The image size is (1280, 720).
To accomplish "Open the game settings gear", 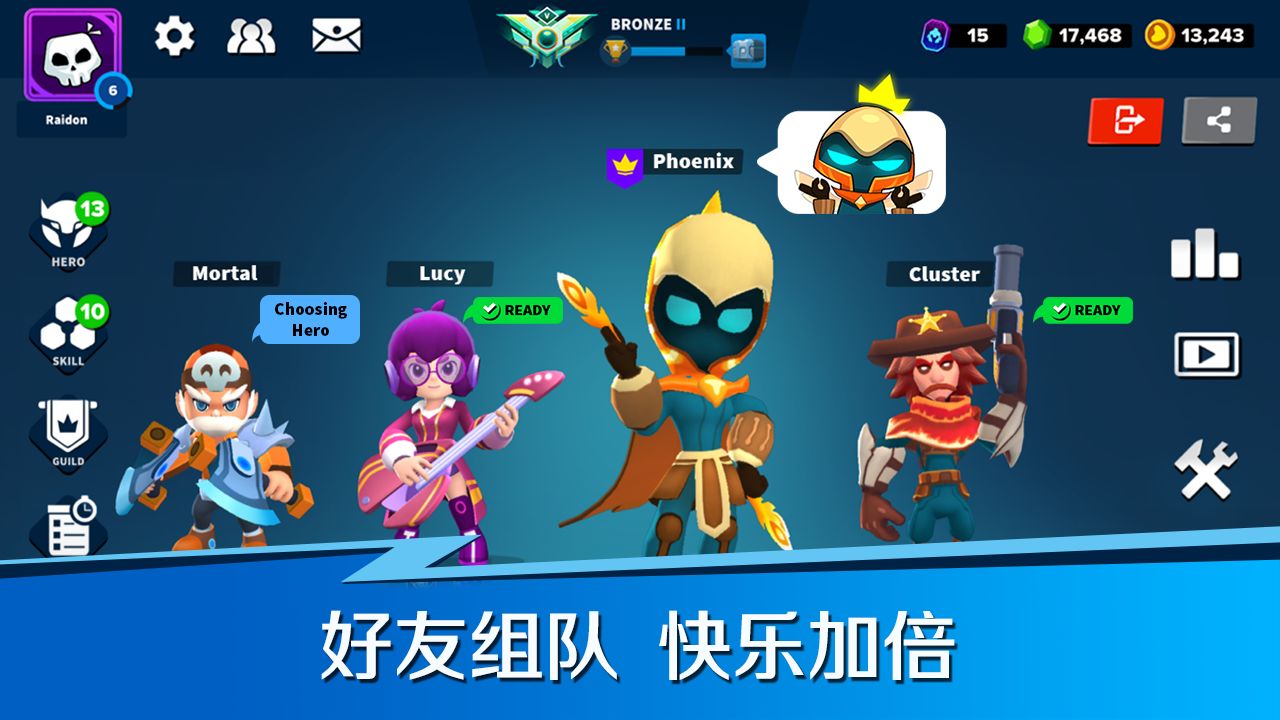I will [x=175, y=35].
